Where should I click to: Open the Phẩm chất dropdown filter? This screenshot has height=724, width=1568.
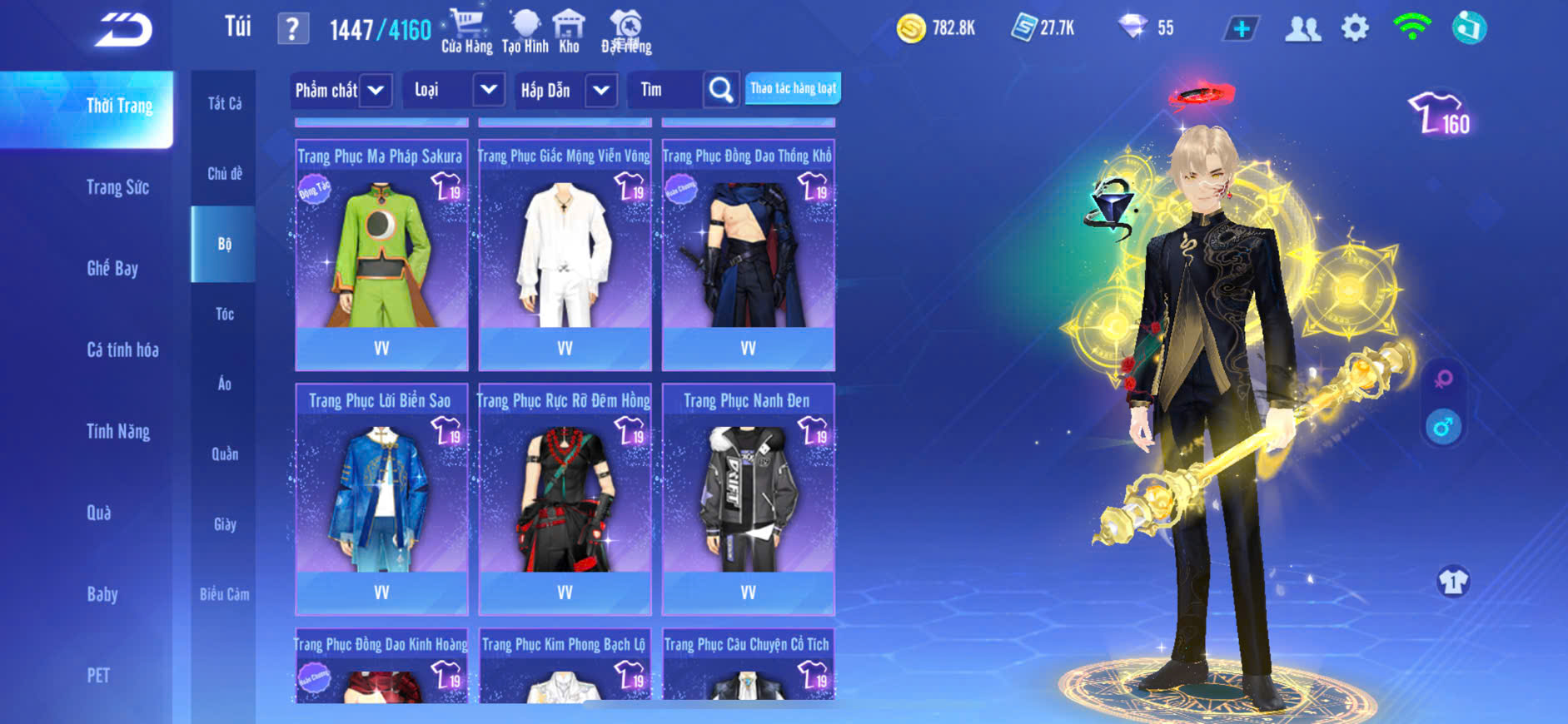[376, 90]
